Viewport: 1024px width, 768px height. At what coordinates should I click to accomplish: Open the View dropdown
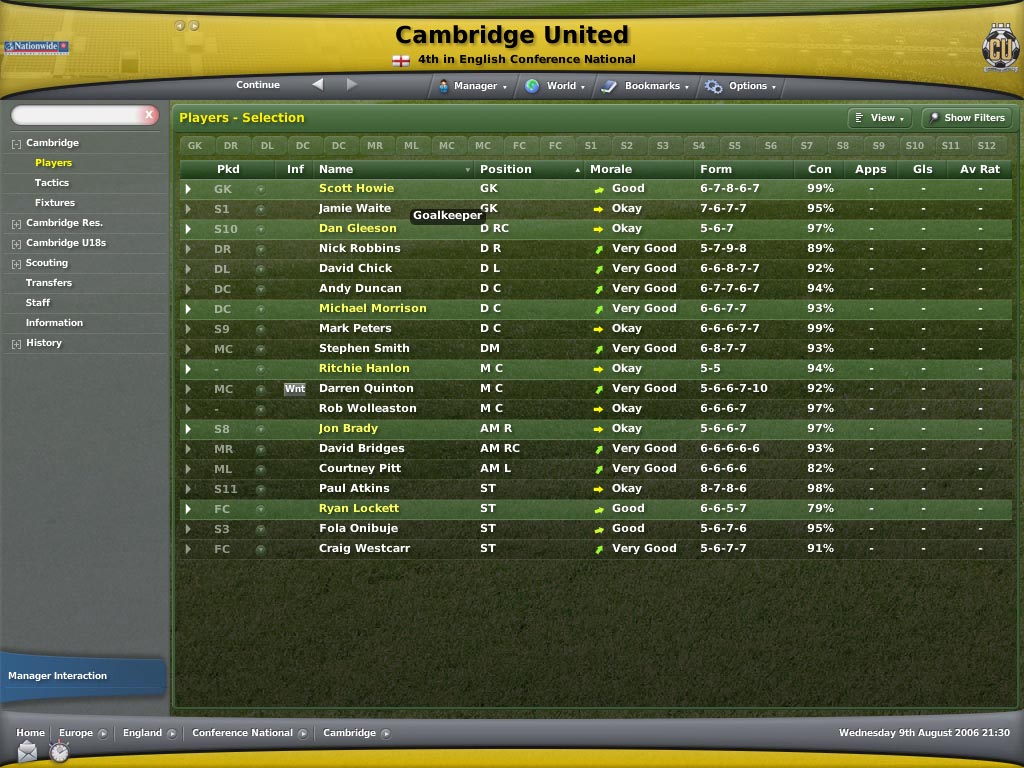click(880, 118)
